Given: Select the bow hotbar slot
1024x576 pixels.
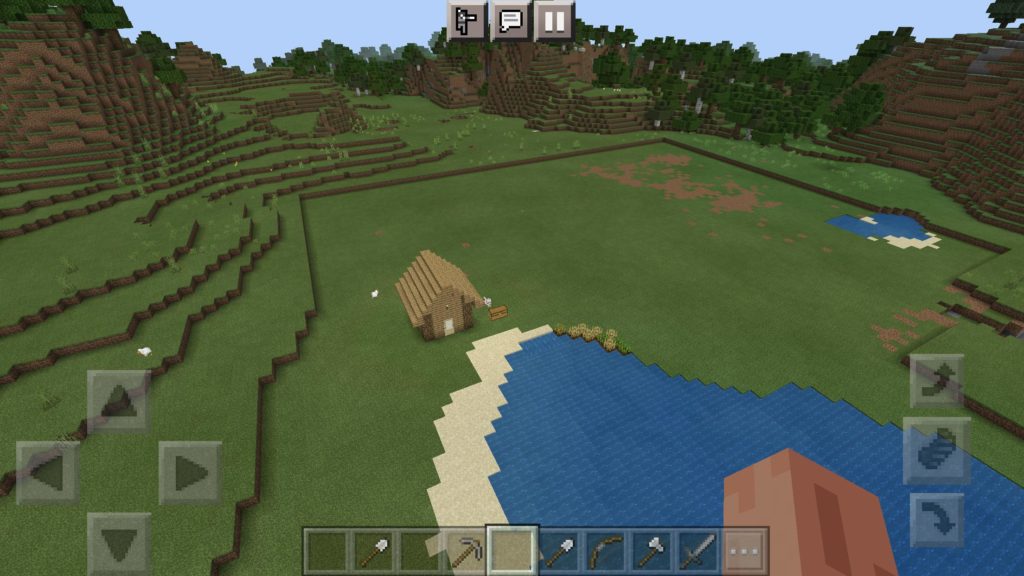Looking at the screenshot, I should point(605,550).
